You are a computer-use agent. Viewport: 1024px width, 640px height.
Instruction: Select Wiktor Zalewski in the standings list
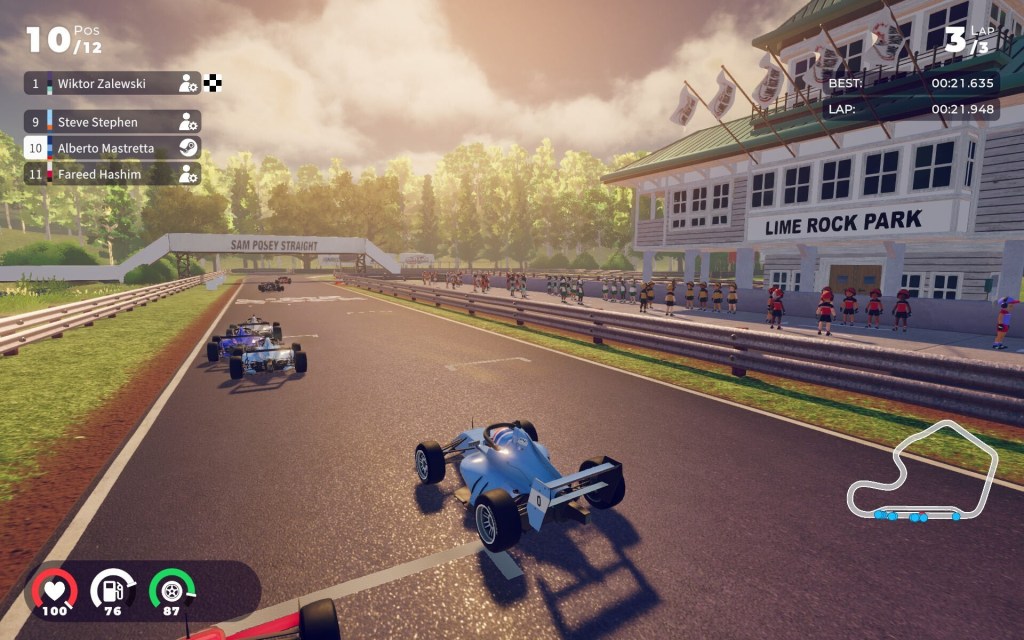point(112,84)
